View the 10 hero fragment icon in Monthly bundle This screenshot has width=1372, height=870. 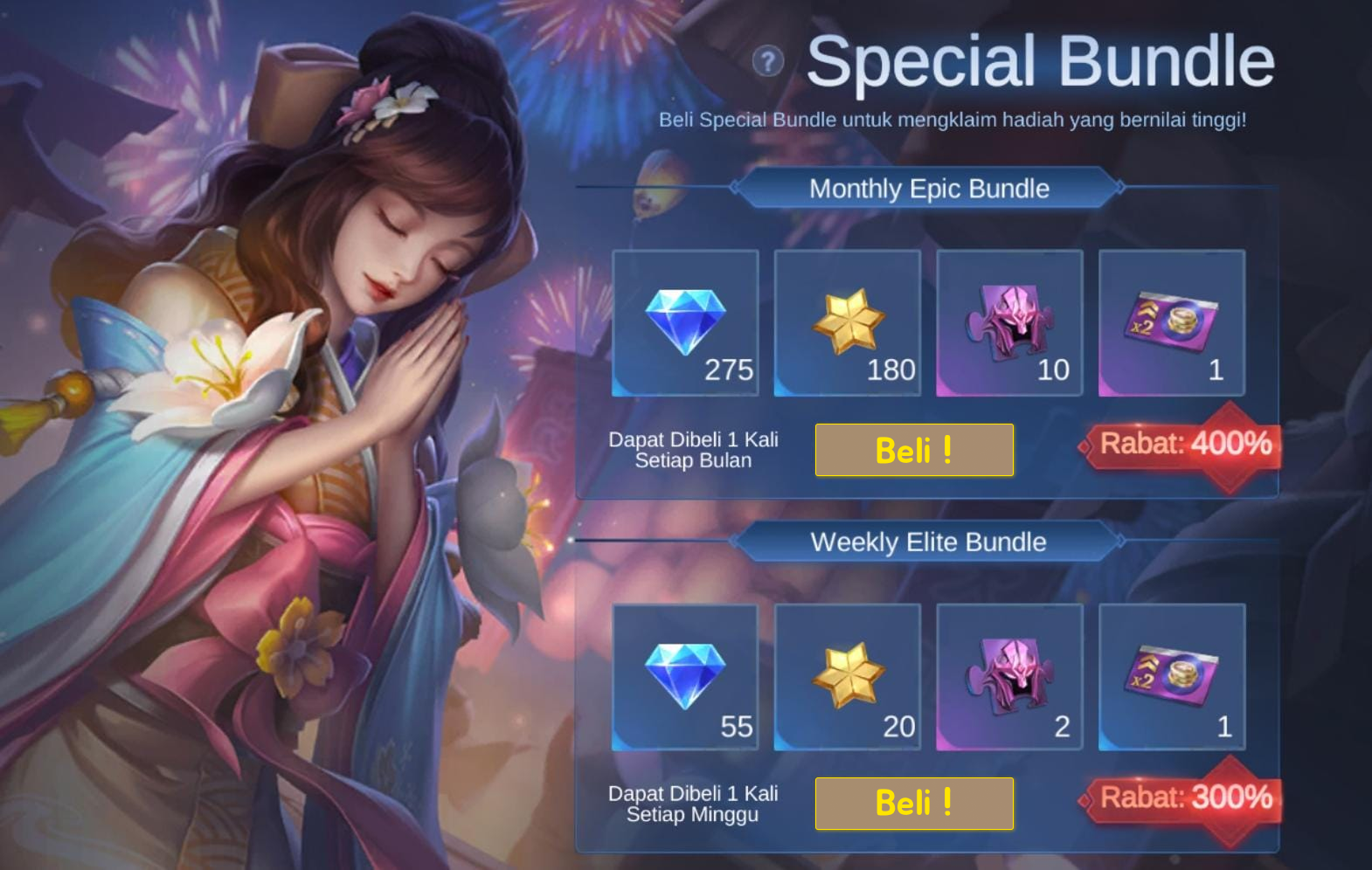click(1009, 321)
